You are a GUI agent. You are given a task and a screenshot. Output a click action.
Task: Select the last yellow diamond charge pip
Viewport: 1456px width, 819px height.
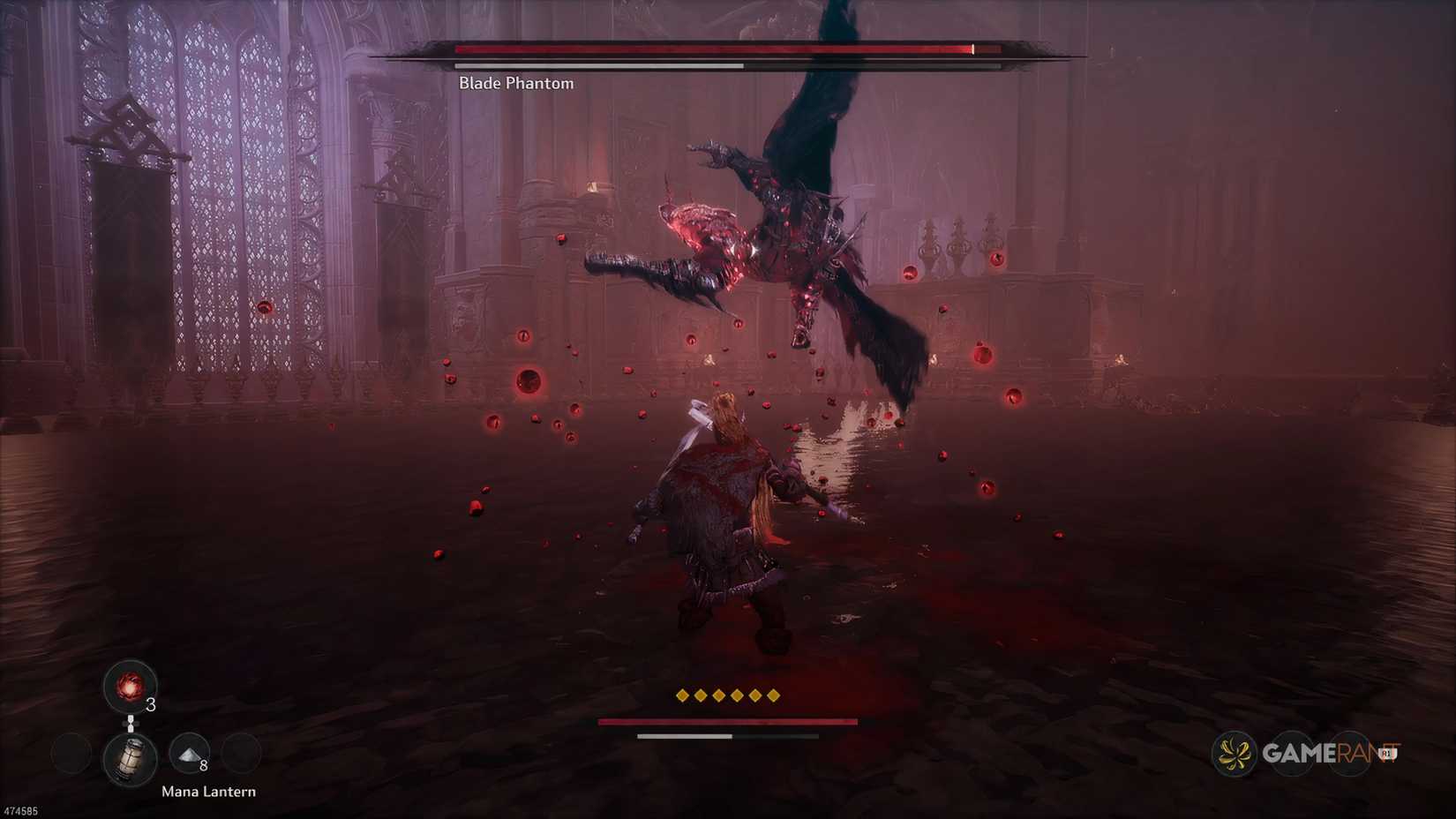(775, 695)
